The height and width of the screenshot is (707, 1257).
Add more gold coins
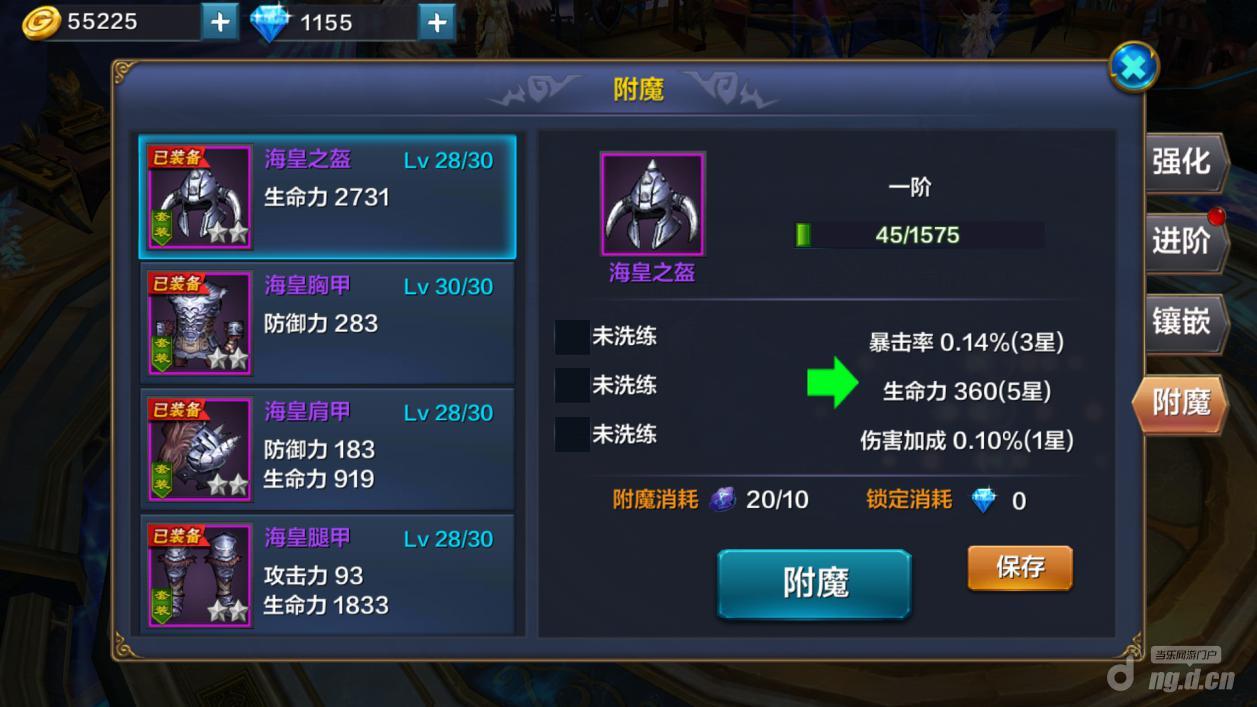(220, 22)
